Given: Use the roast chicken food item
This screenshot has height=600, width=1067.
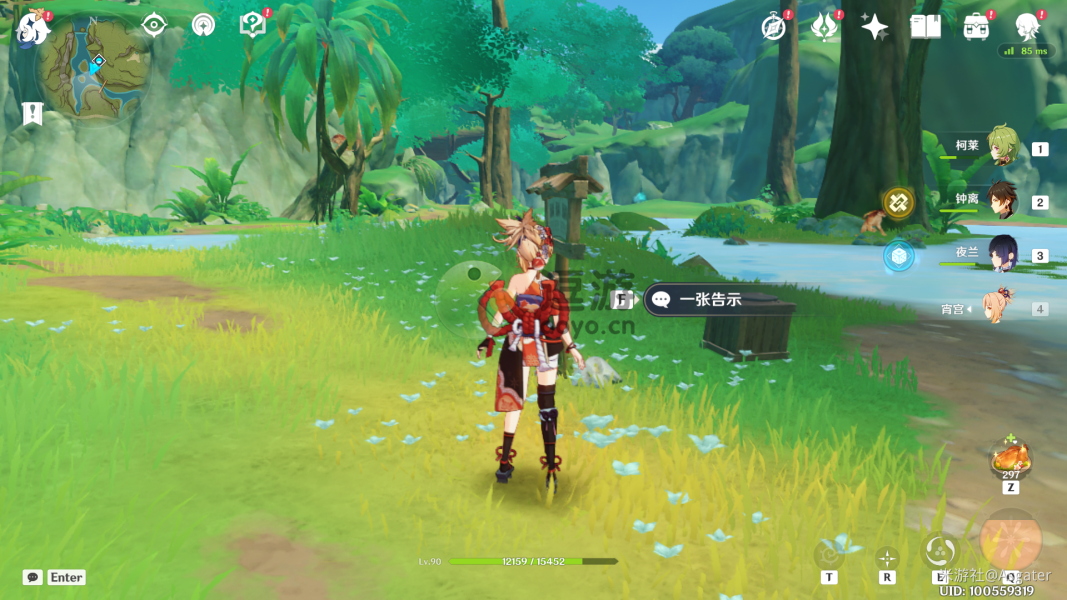Looking at the screenshot, I should (x=1010, y=459).
